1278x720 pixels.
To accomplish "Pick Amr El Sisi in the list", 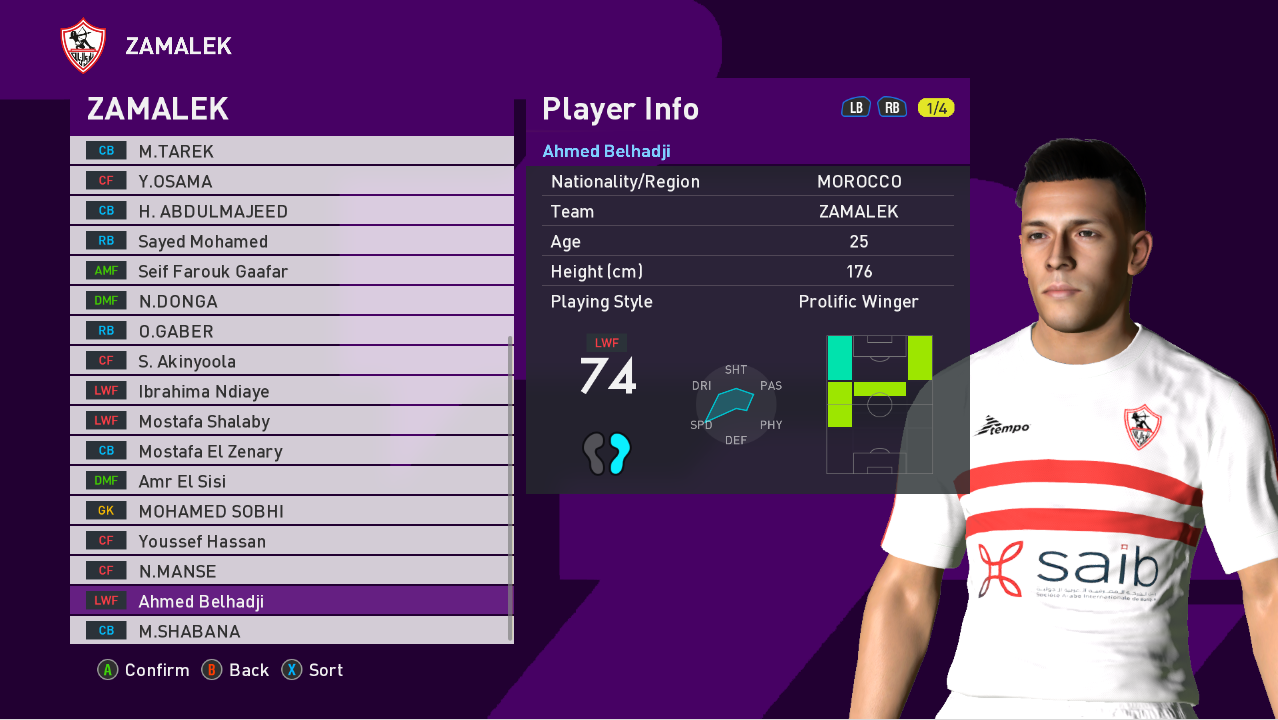I will coord(290,481).
